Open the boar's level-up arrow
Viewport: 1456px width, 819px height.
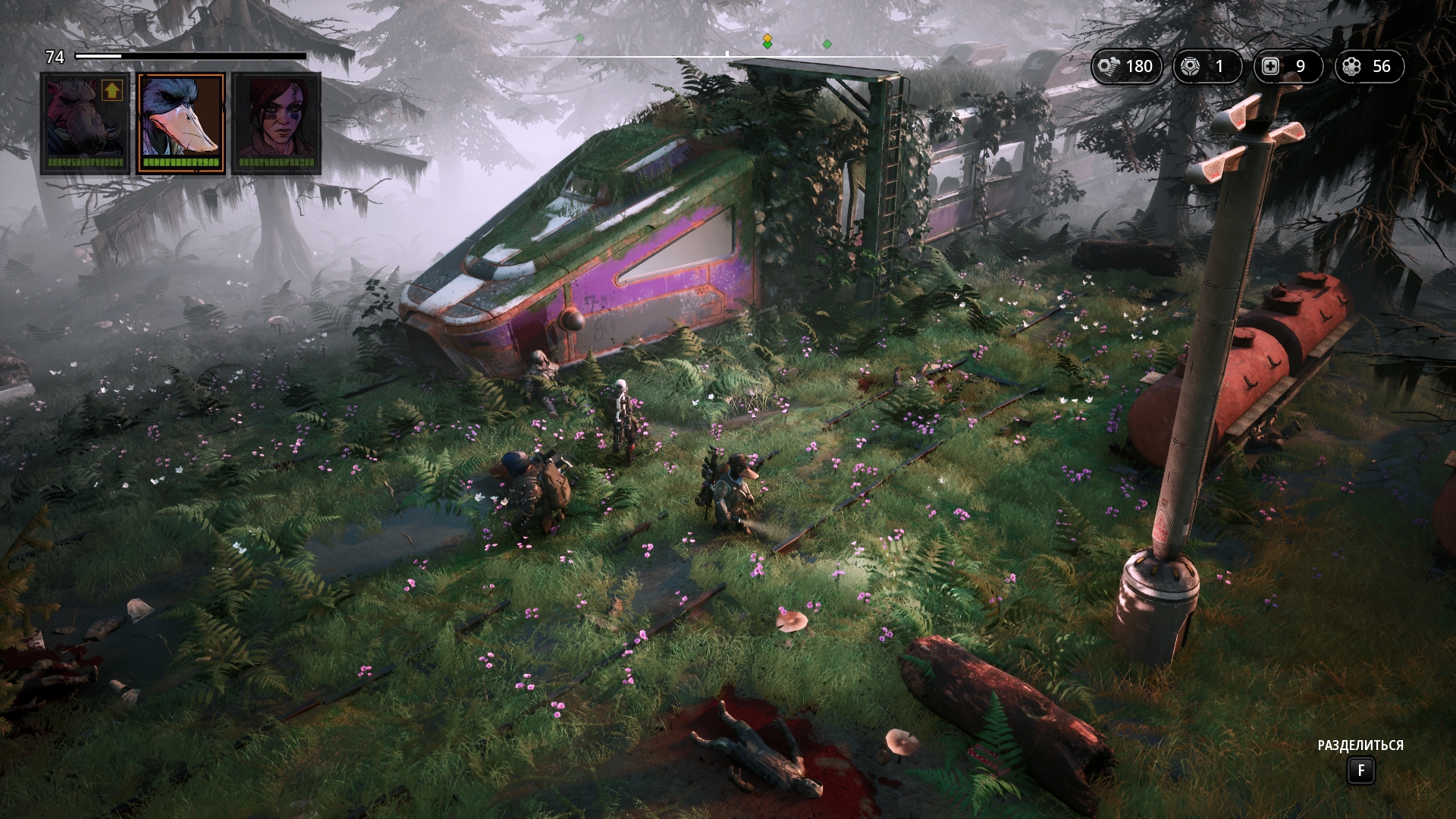[x=112, y=91]
